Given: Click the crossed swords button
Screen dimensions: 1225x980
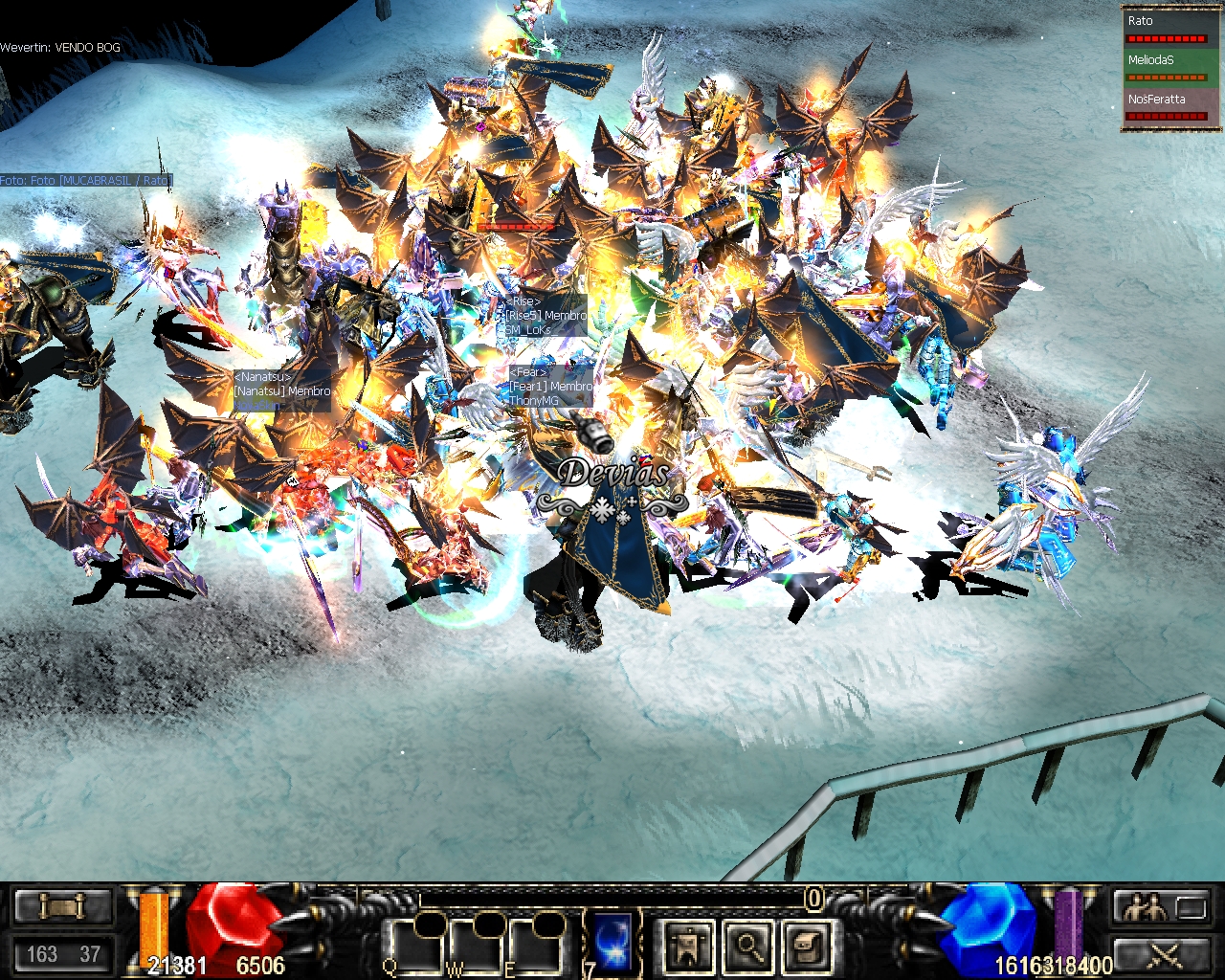Looking at the screenshot, I should (1160, 953).
